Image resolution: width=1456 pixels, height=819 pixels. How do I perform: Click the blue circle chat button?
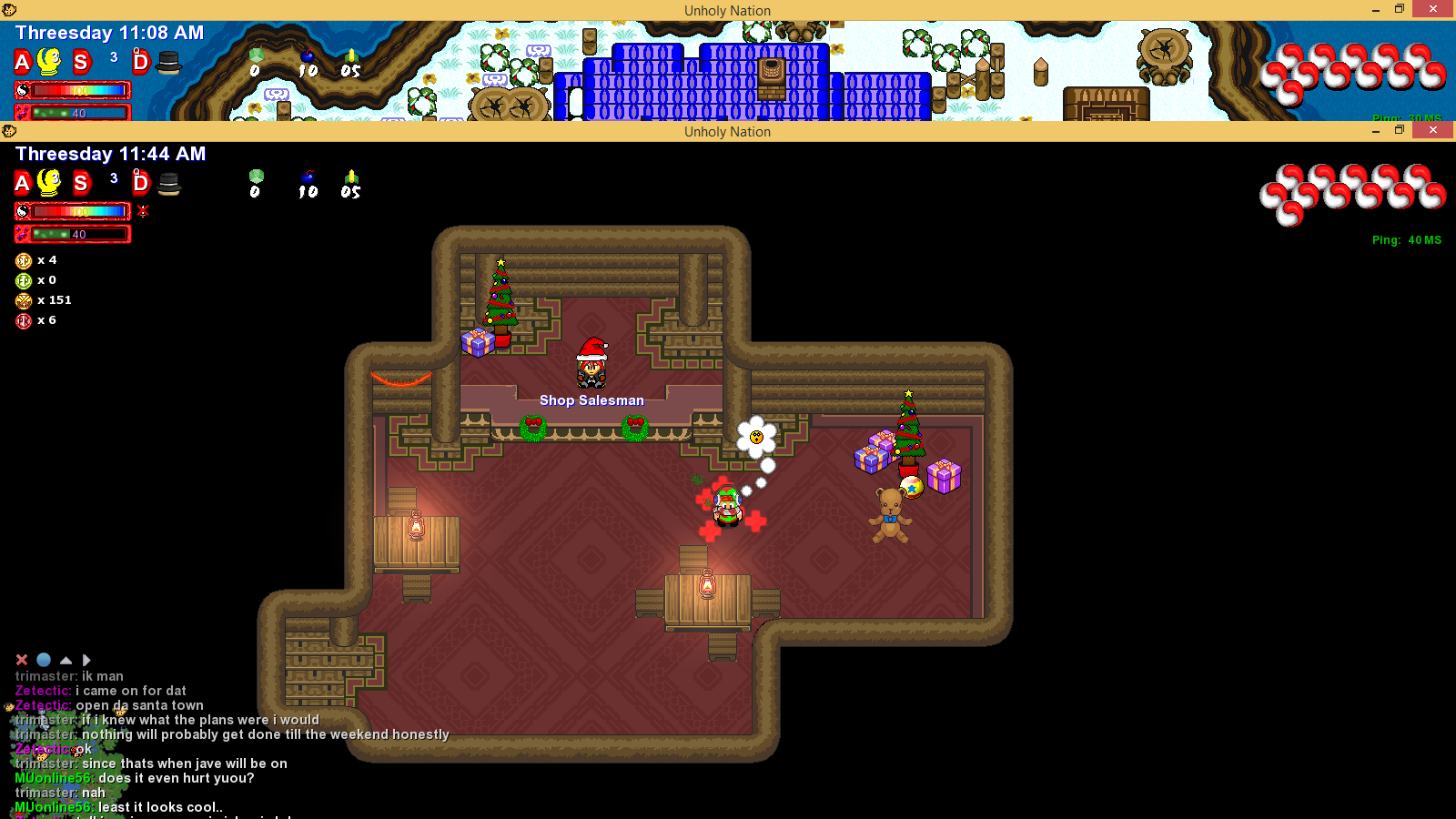[x=44, y=660]
